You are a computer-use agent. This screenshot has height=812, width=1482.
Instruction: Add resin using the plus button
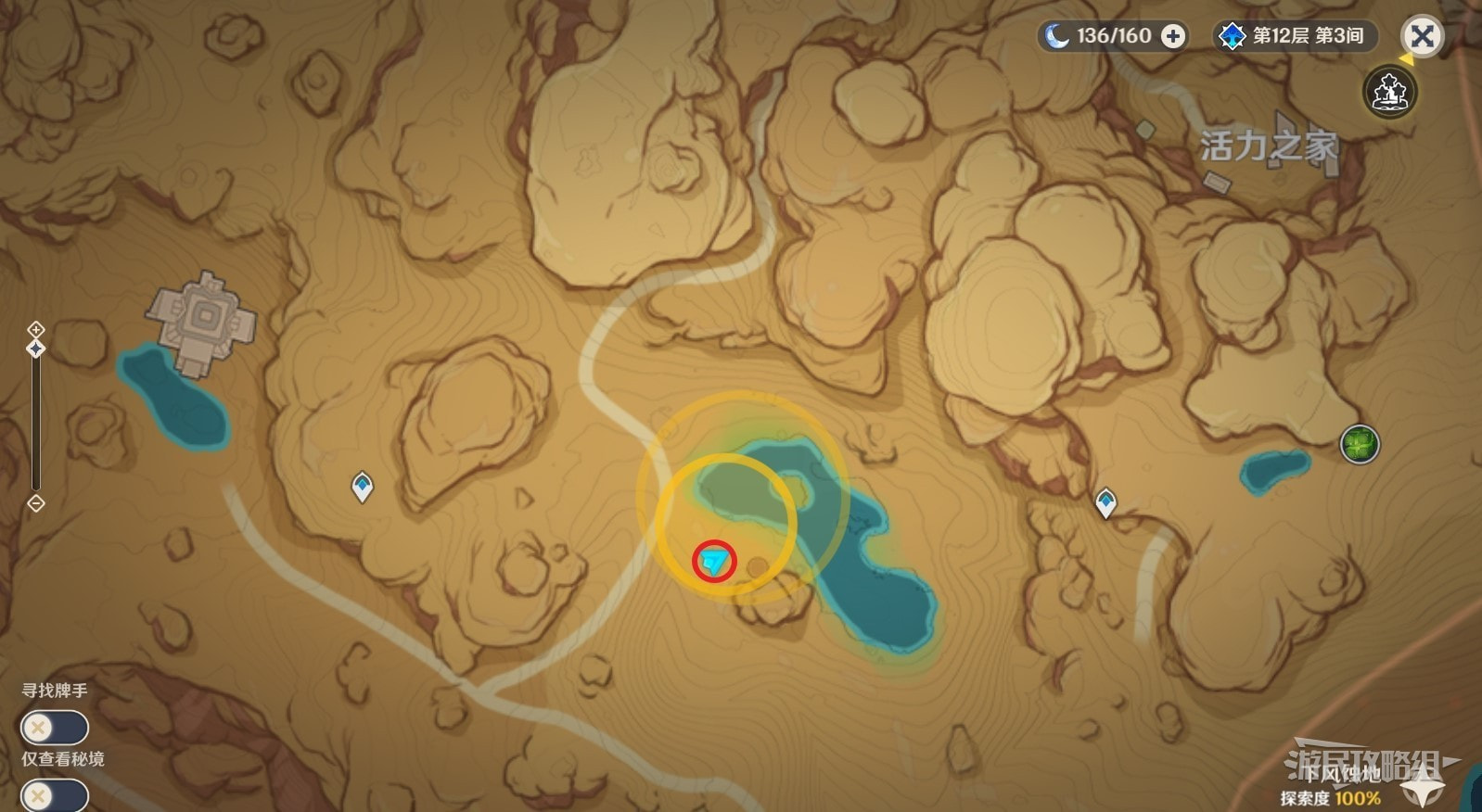tap(1173, 36)
